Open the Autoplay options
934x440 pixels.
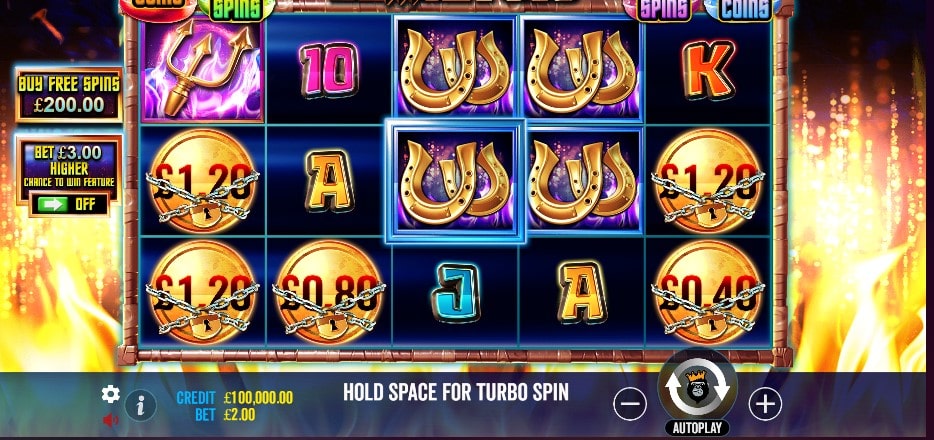pyautogui.click(x=697, y=428)
